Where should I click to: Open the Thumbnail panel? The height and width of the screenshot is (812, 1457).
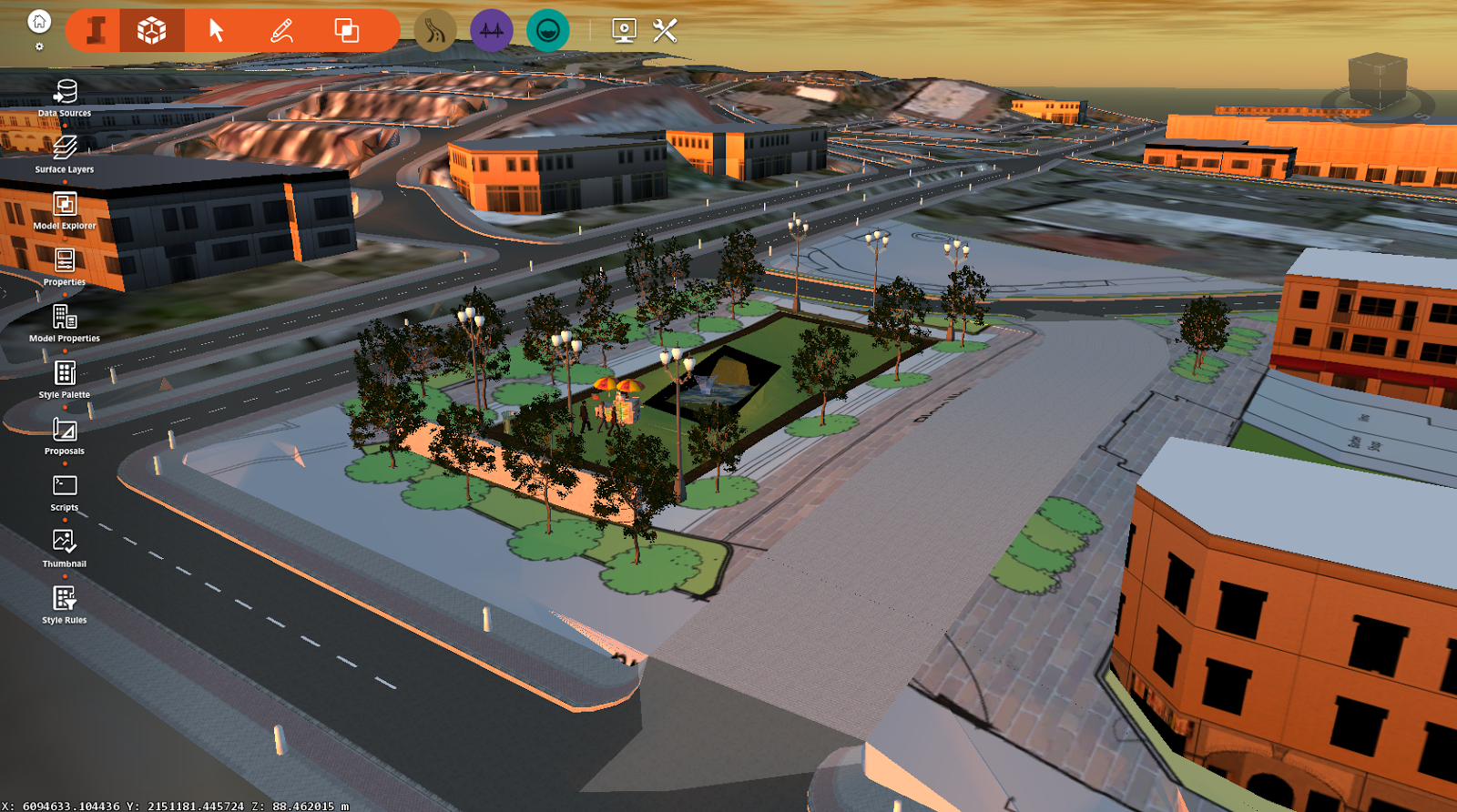point(64,542)
